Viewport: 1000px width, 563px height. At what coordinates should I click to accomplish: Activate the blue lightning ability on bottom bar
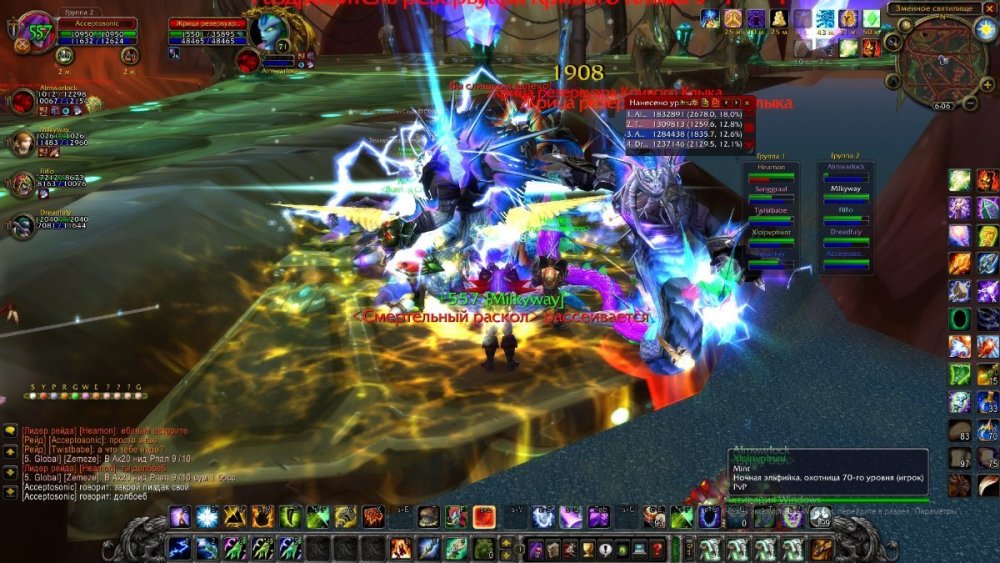[181, 548]
